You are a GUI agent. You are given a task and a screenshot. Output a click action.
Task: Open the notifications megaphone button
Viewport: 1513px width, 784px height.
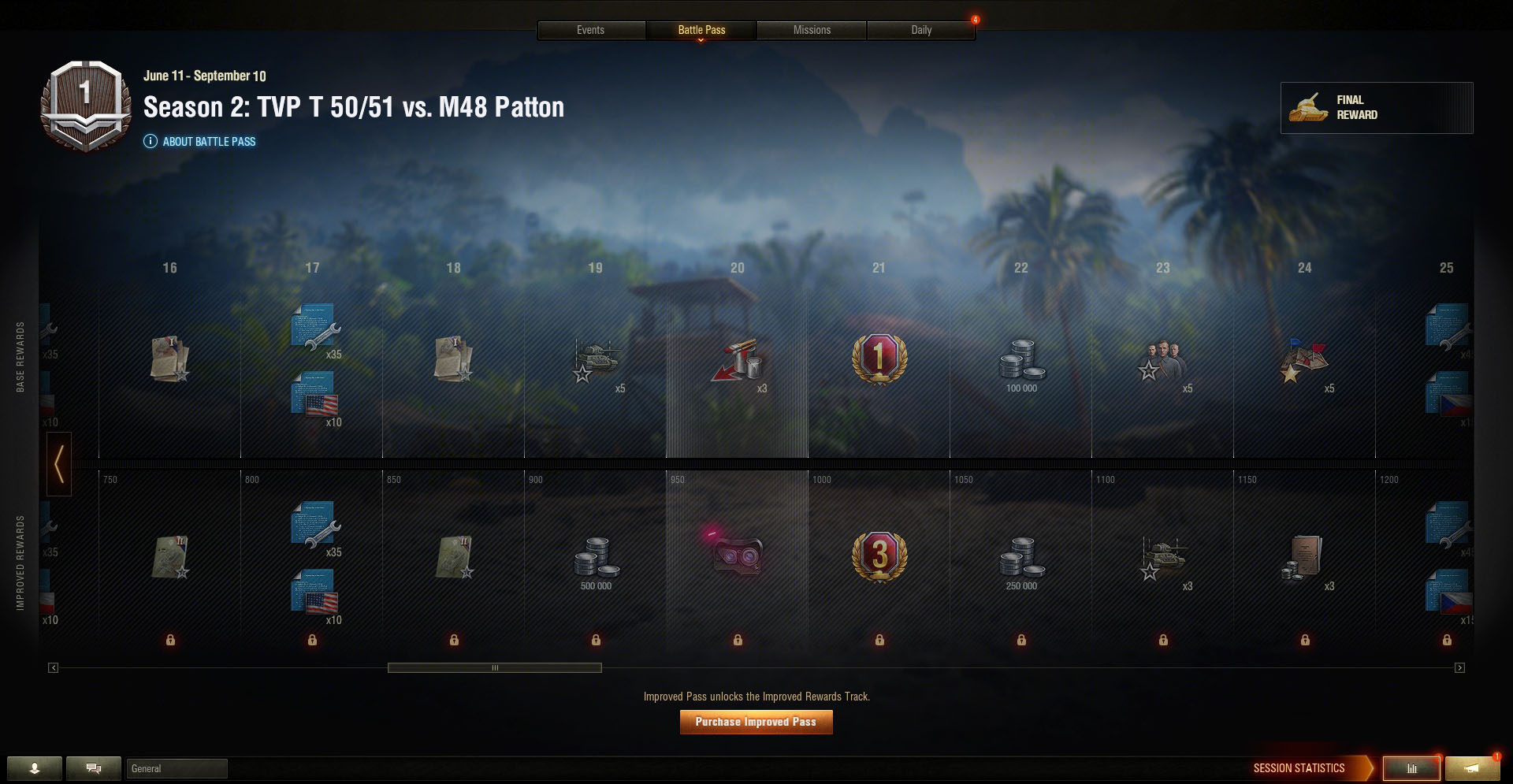pyautogui.click(x=1471, y=768)
